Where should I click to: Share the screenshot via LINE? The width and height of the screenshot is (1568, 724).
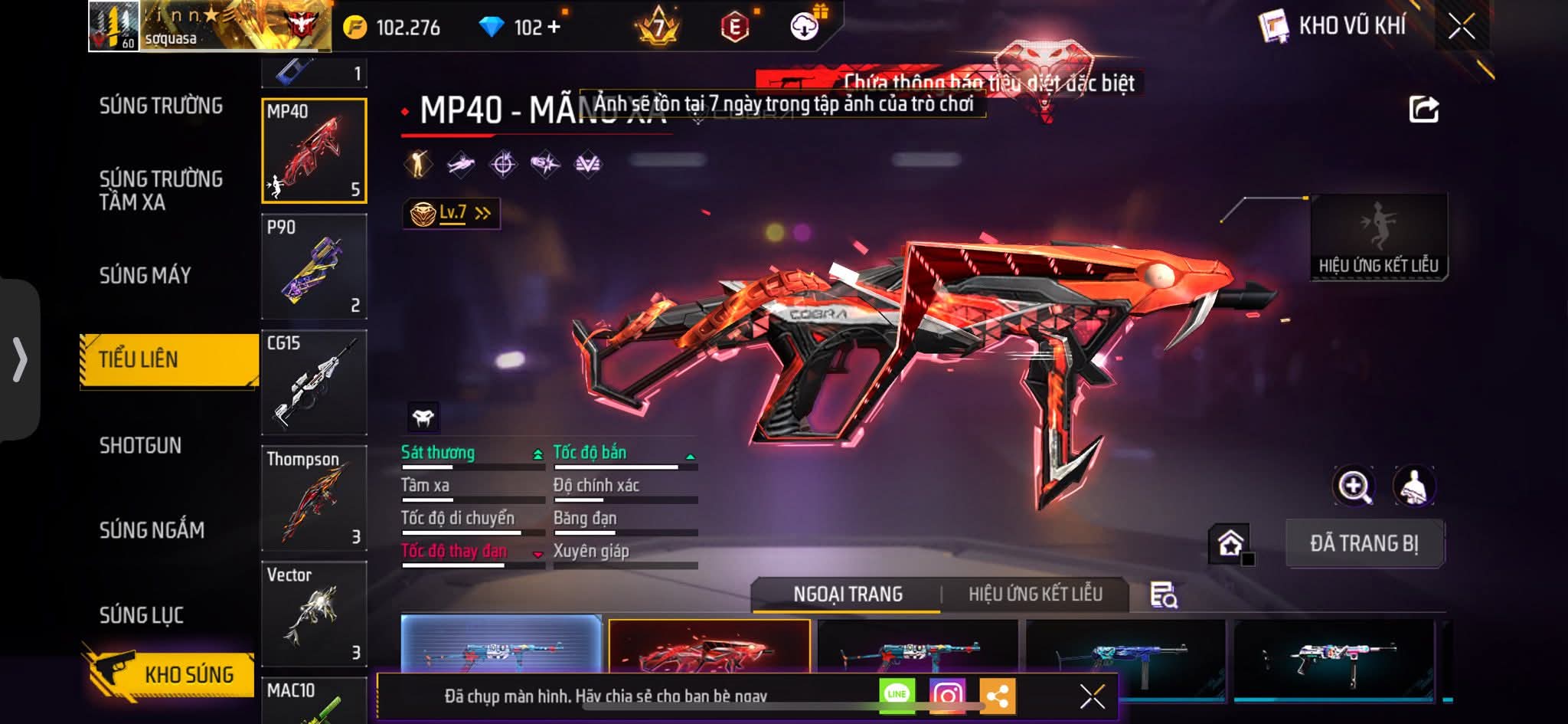coord(897,695)
